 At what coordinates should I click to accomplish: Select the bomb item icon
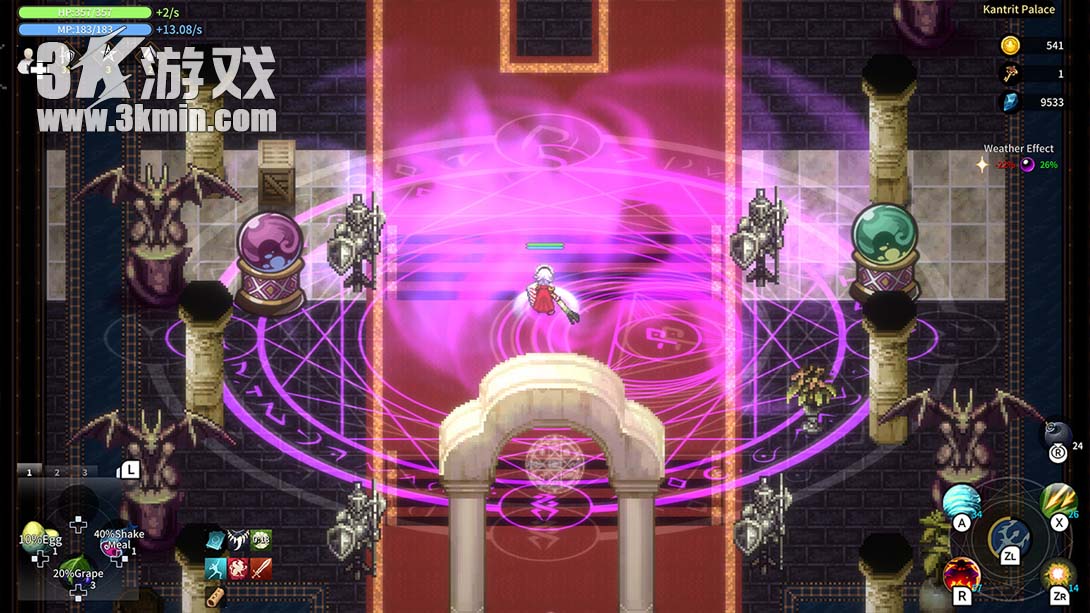coord(1056,434)
